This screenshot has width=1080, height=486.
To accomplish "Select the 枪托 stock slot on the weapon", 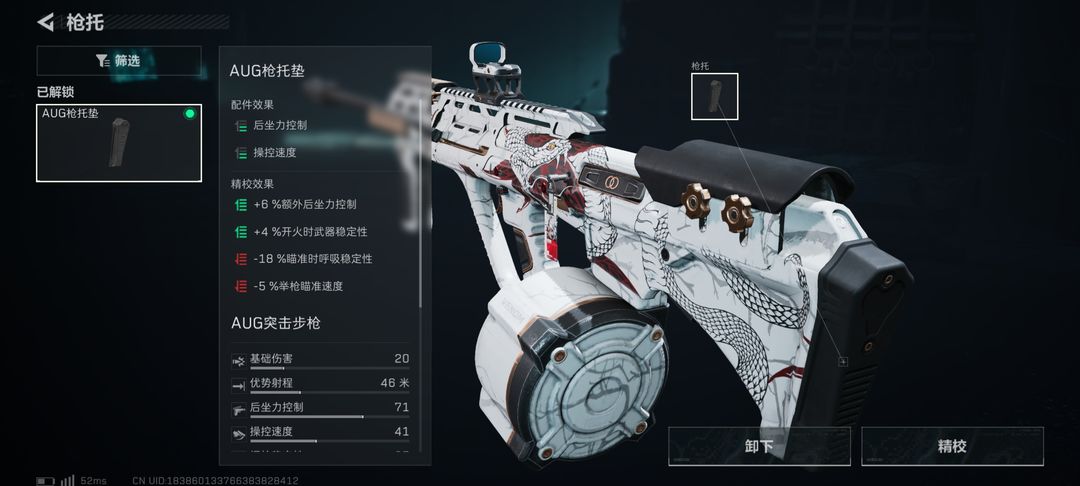I will pyautogui.click(x=714, y=96).
